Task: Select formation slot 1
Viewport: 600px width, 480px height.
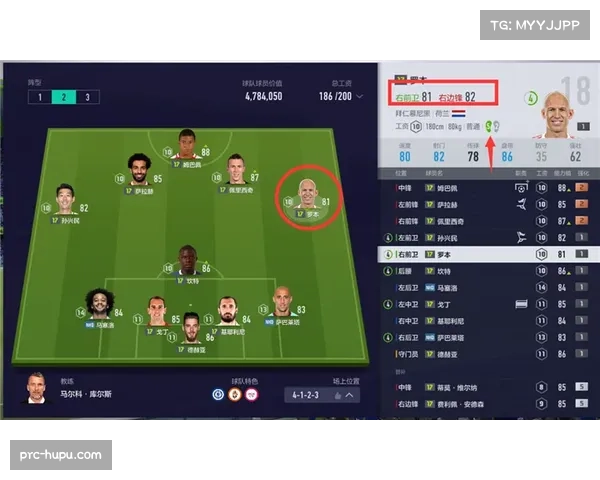Action: [x=39, y=97]
